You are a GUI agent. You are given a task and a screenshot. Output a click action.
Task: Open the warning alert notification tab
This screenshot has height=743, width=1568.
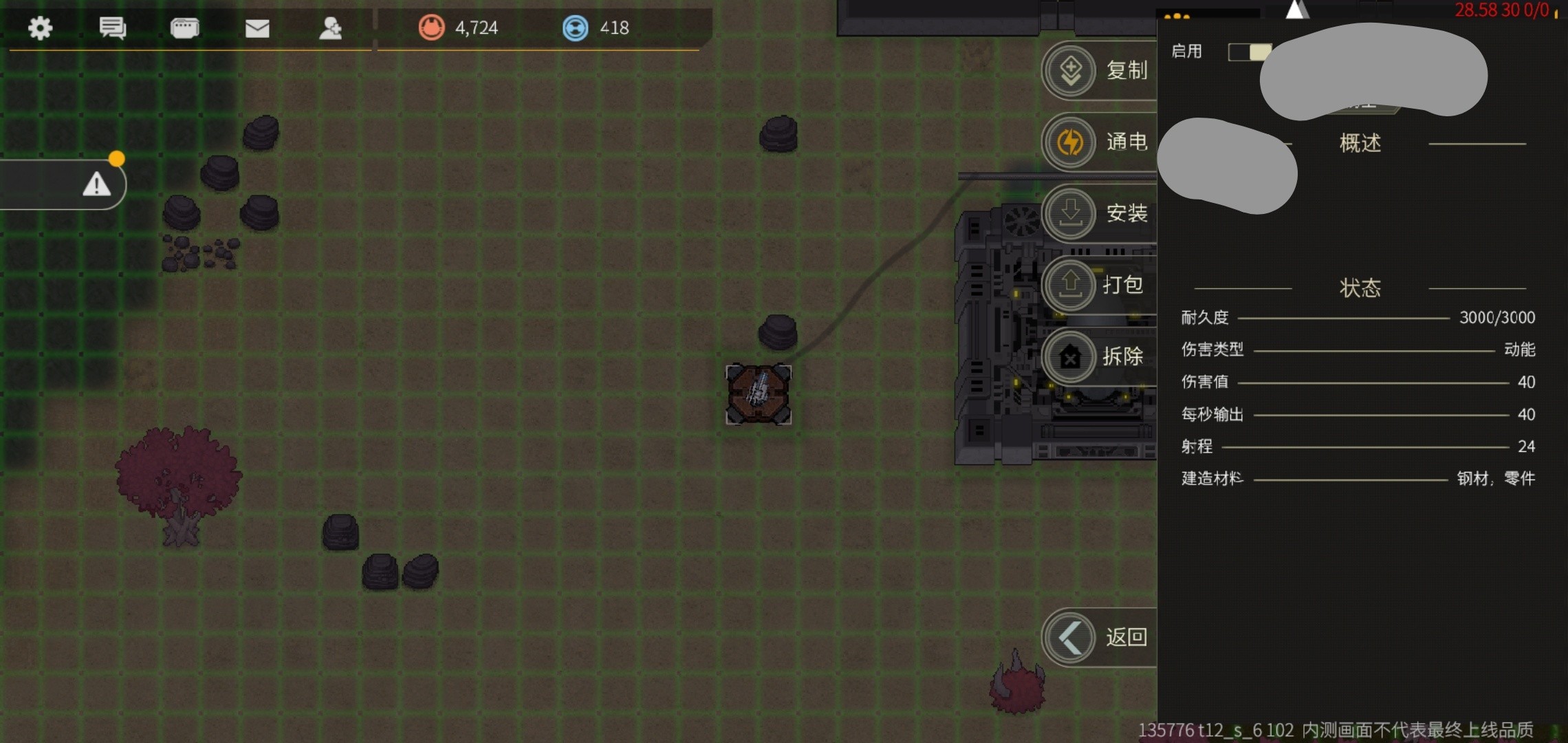pos(96,184)
